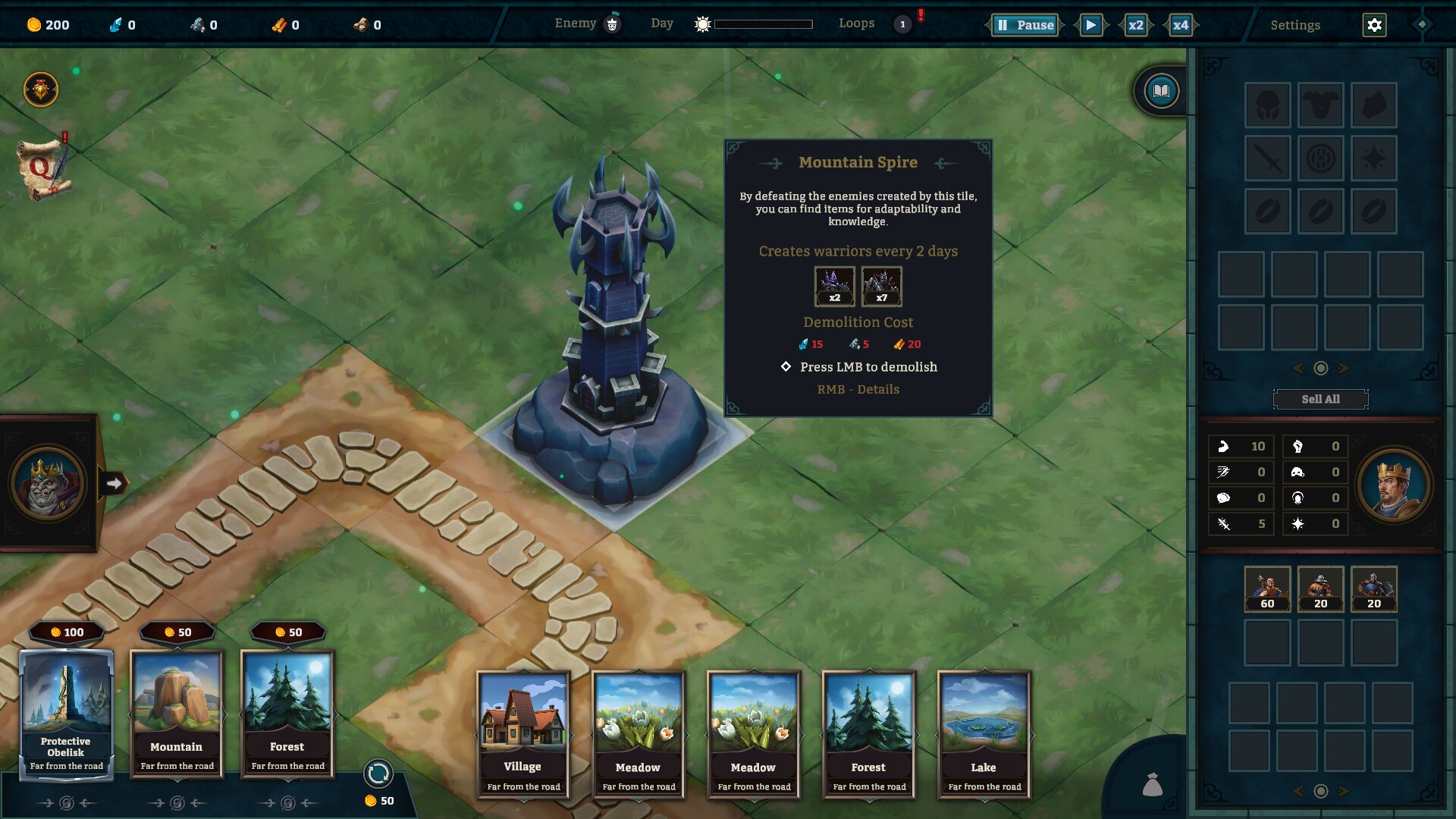Viewport: 1456px width, 819px height.
Task: Resume normal play speed
Action: pos(1090,25)
